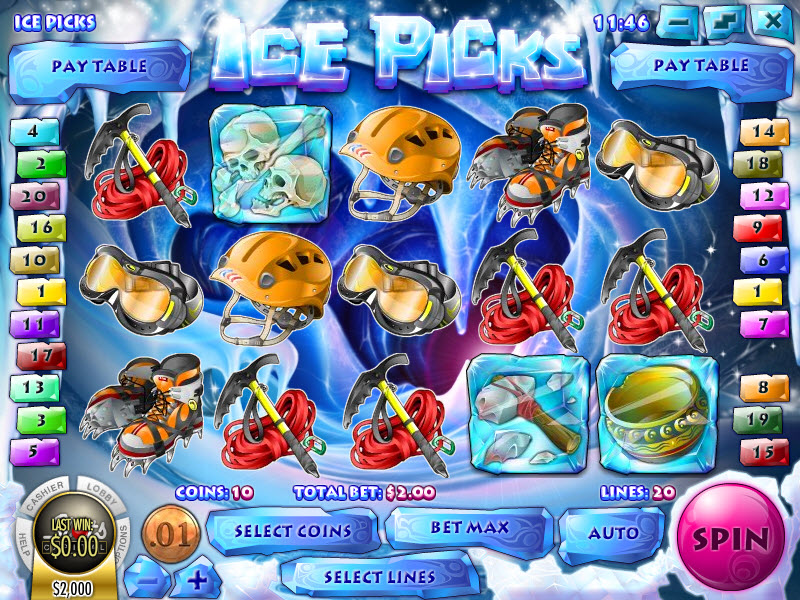Activate Auto spin mode

pos(612,533)
